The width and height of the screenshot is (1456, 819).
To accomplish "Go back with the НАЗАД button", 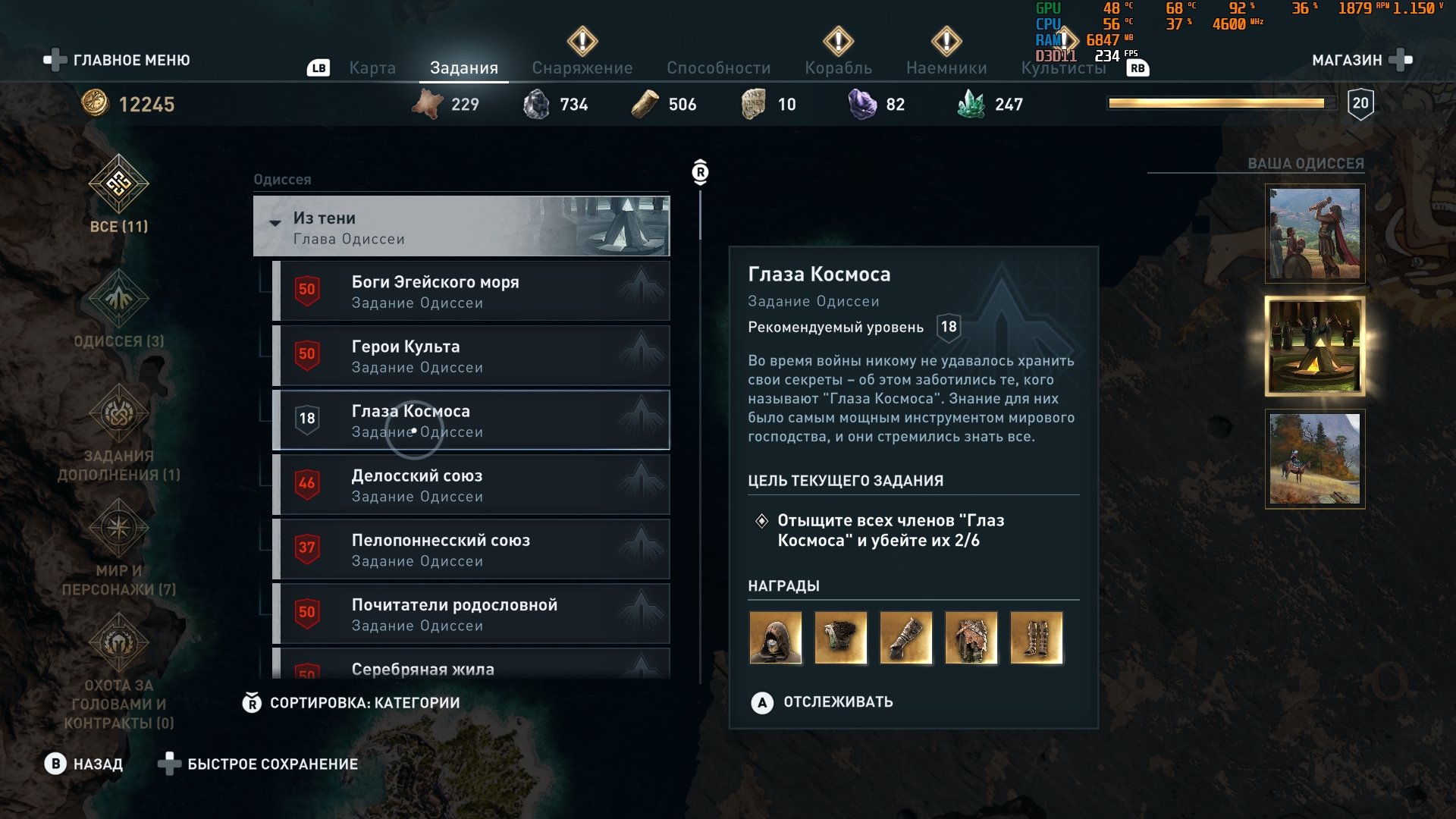I will (83, 764).
